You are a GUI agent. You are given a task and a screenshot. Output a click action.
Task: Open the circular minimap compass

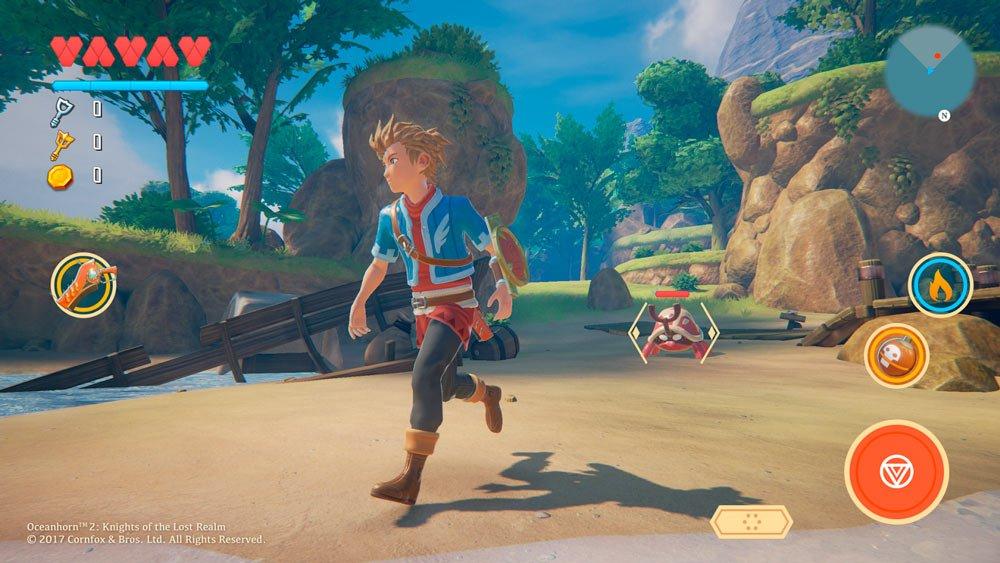pos(929,71)
